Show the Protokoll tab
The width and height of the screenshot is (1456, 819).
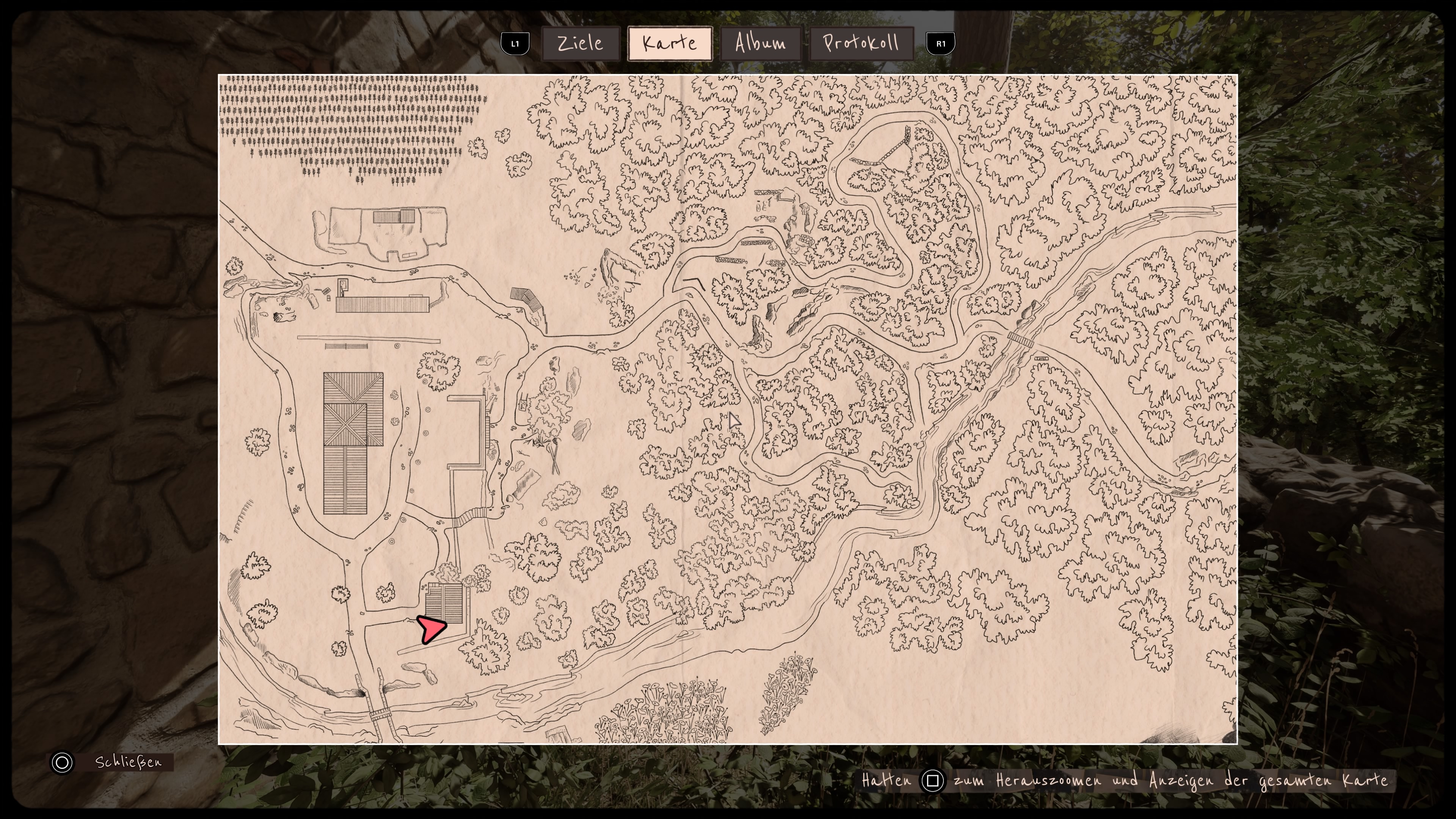pos(861,44)
